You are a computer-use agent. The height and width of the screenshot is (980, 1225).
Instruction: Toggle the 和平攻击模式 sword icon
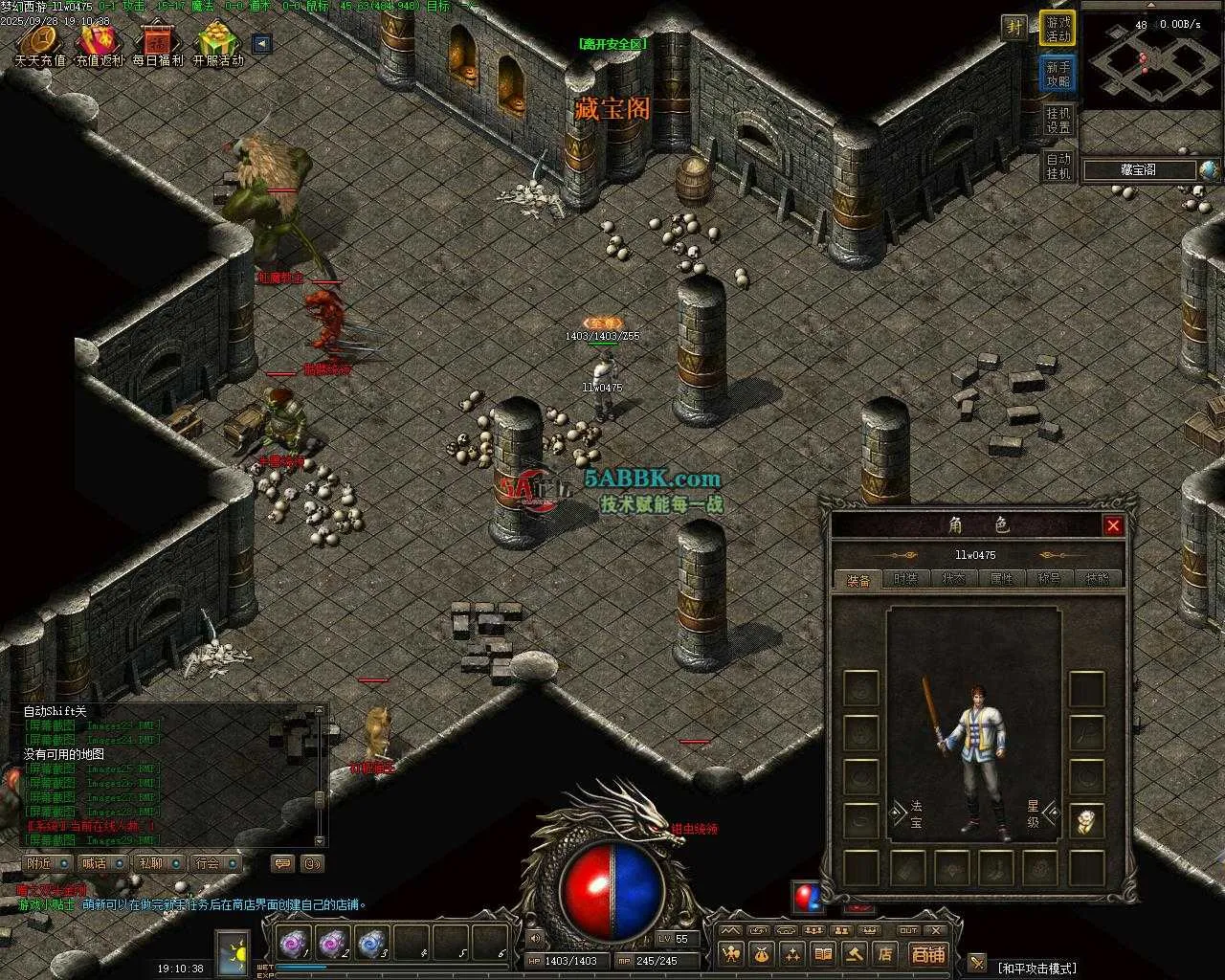tap(977, 963)
